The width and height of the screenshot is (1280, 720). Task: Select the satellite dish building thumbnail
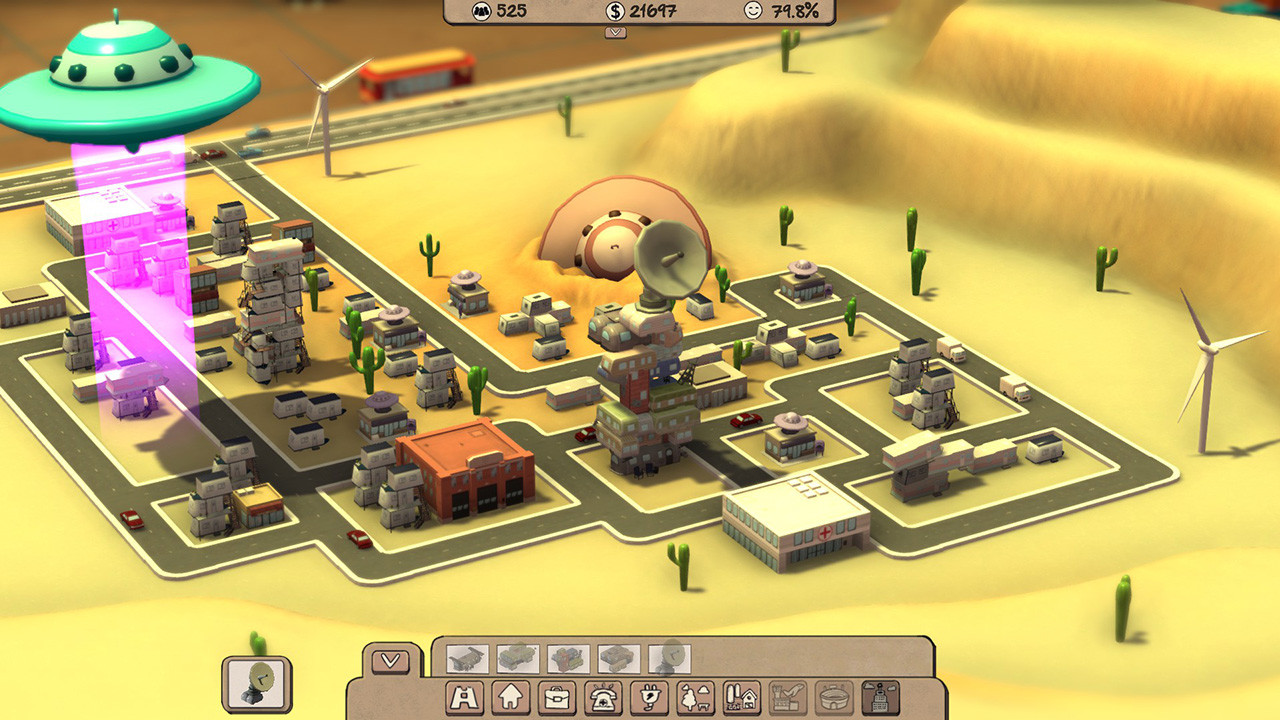670,657
